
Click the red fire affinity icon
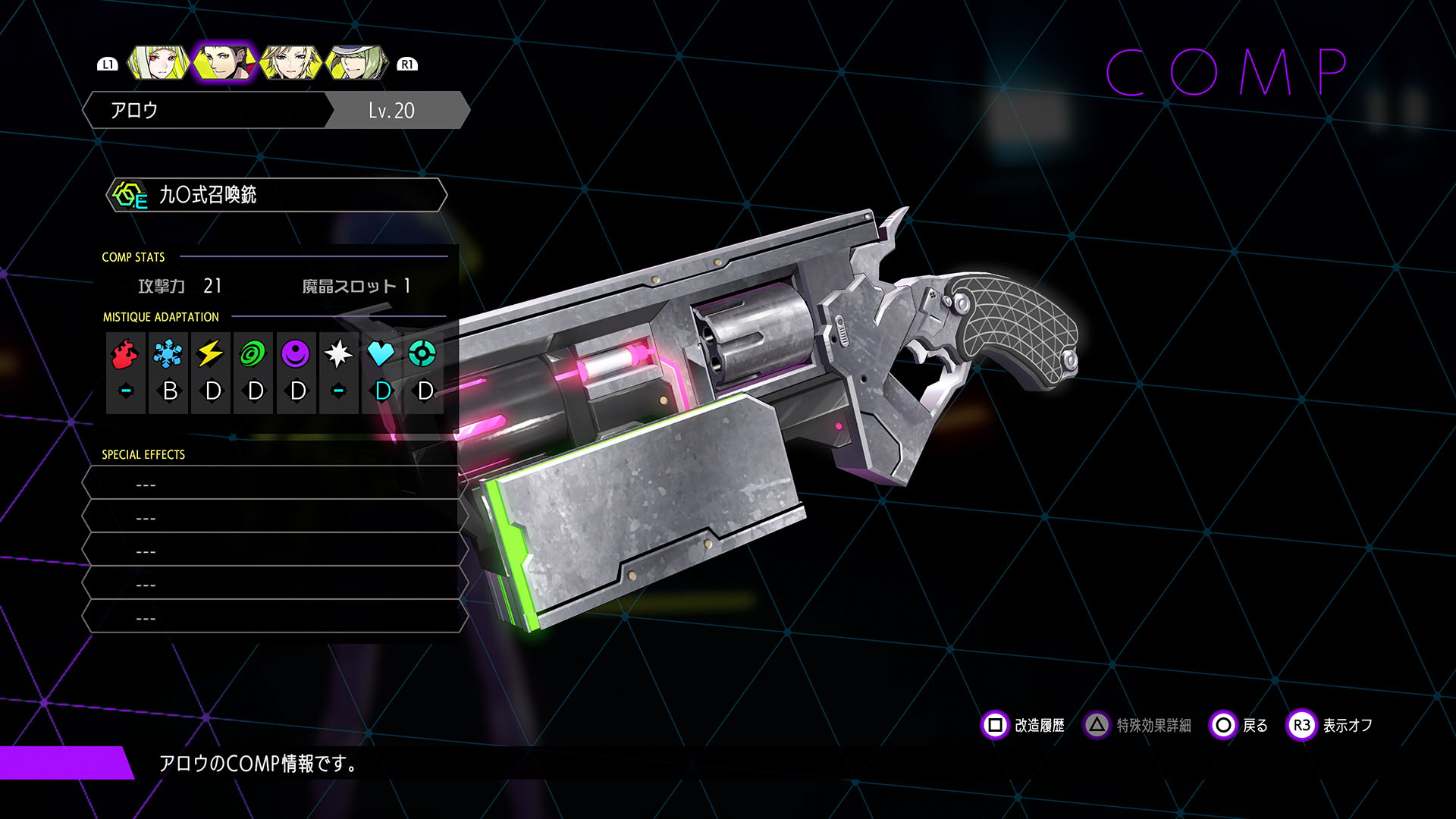tap(125, 353)
